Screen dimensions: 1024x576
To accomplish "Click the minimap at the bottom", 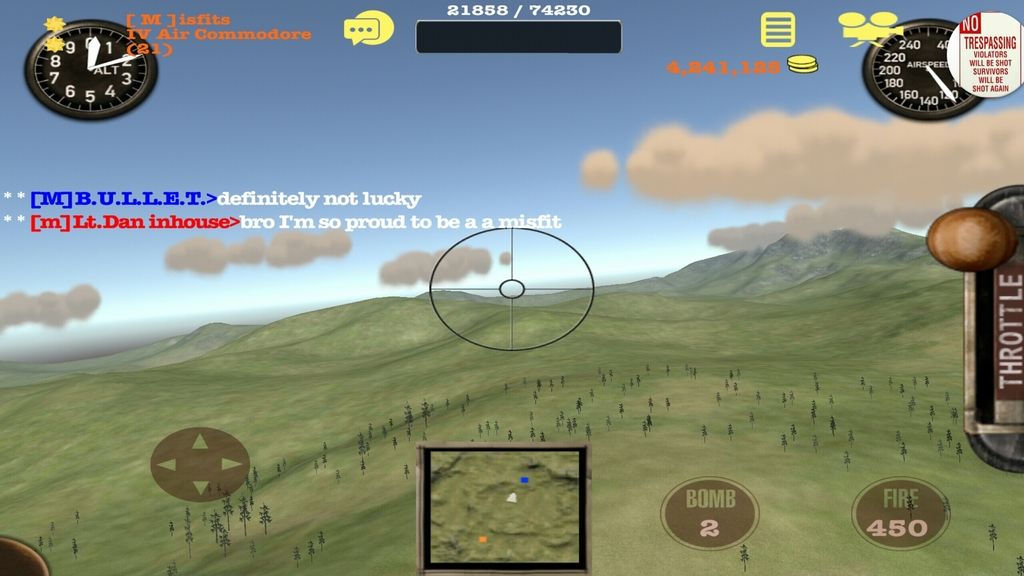I will [504, 506].
